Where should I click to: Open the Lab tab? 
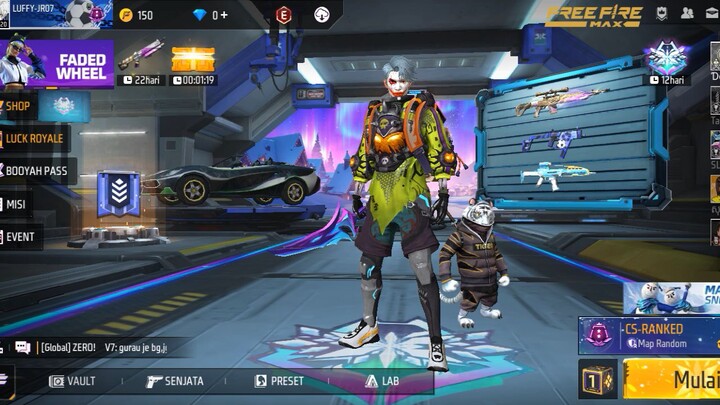point(382,381)
